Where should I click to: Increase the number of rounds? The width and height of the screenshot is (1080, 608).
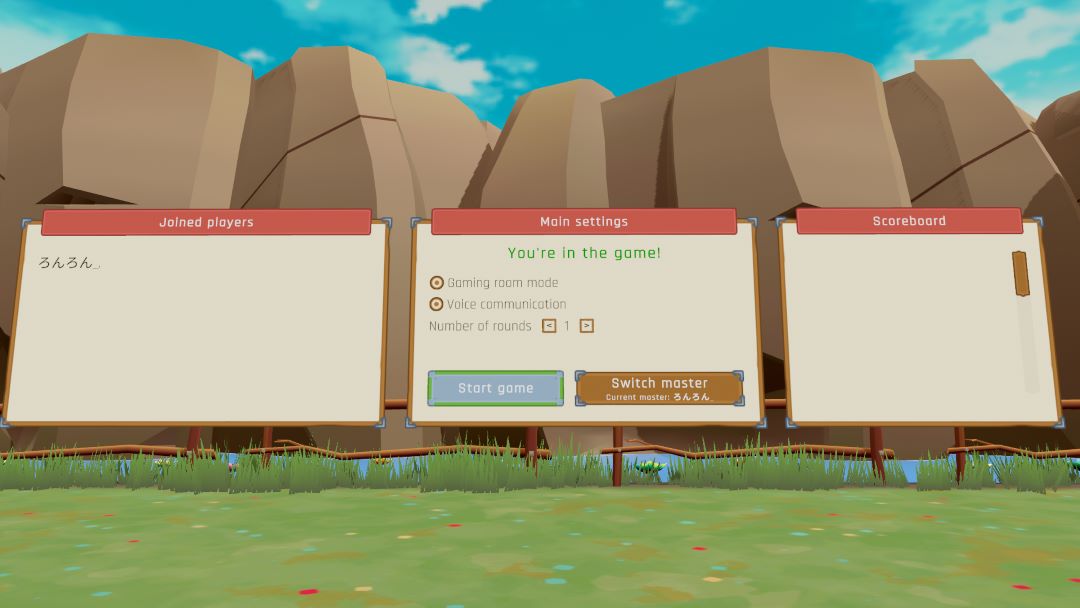point(587,326)
